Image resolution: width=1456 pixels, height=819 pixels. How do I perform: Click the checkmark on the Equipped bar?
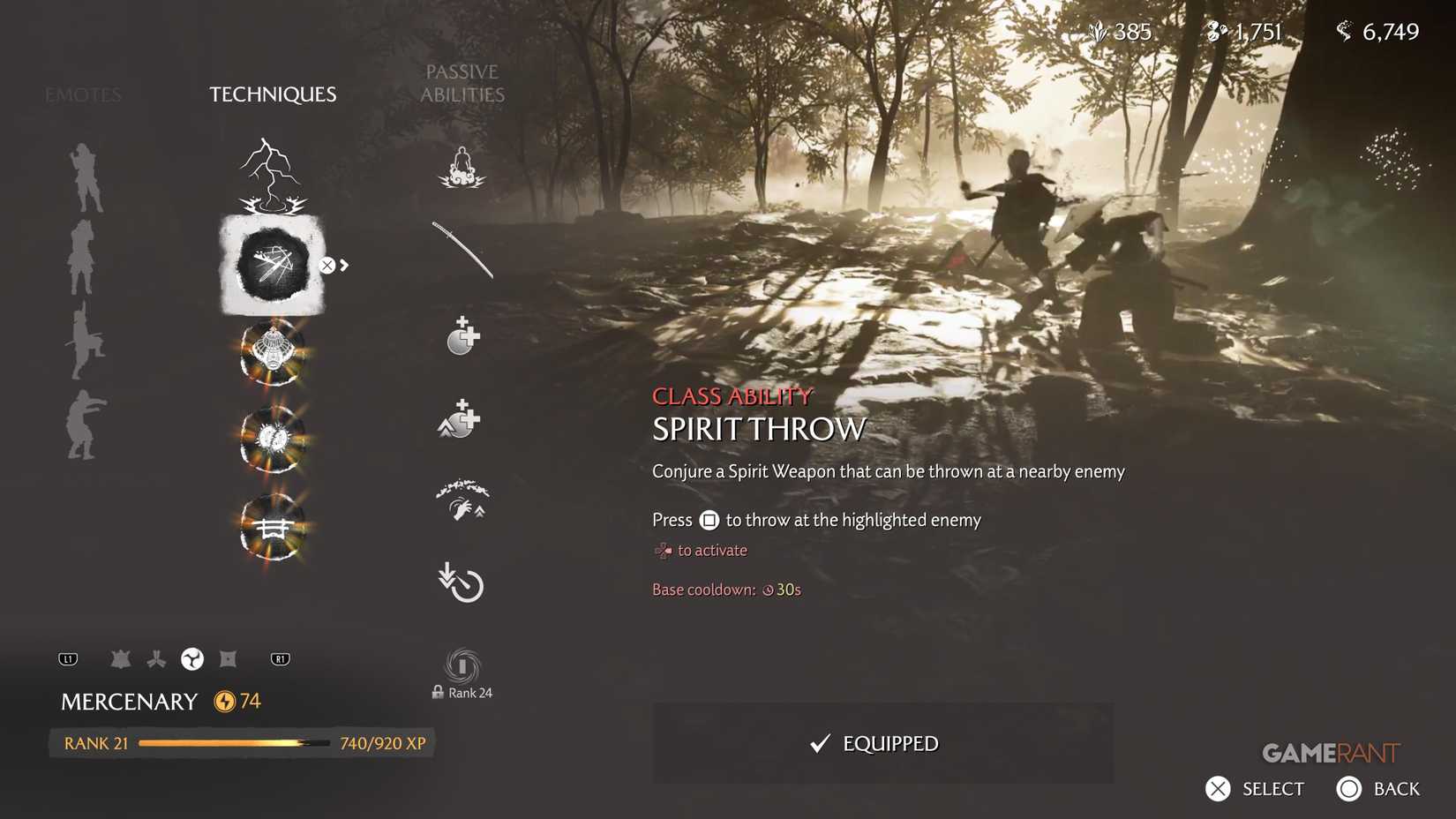tap(821, 743)
